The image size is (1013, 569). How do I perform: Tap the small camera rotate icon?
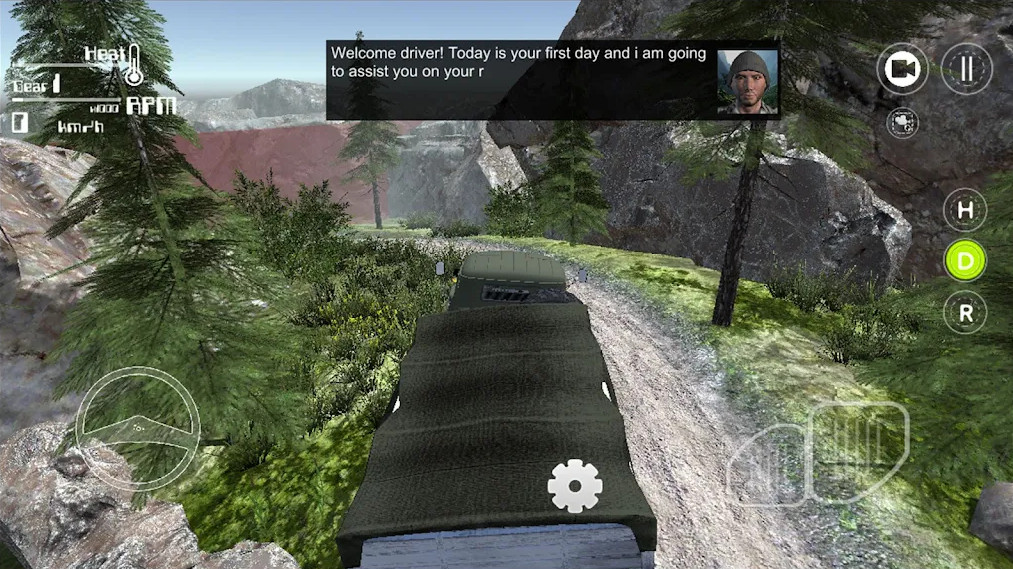click(x=903, y=123)
